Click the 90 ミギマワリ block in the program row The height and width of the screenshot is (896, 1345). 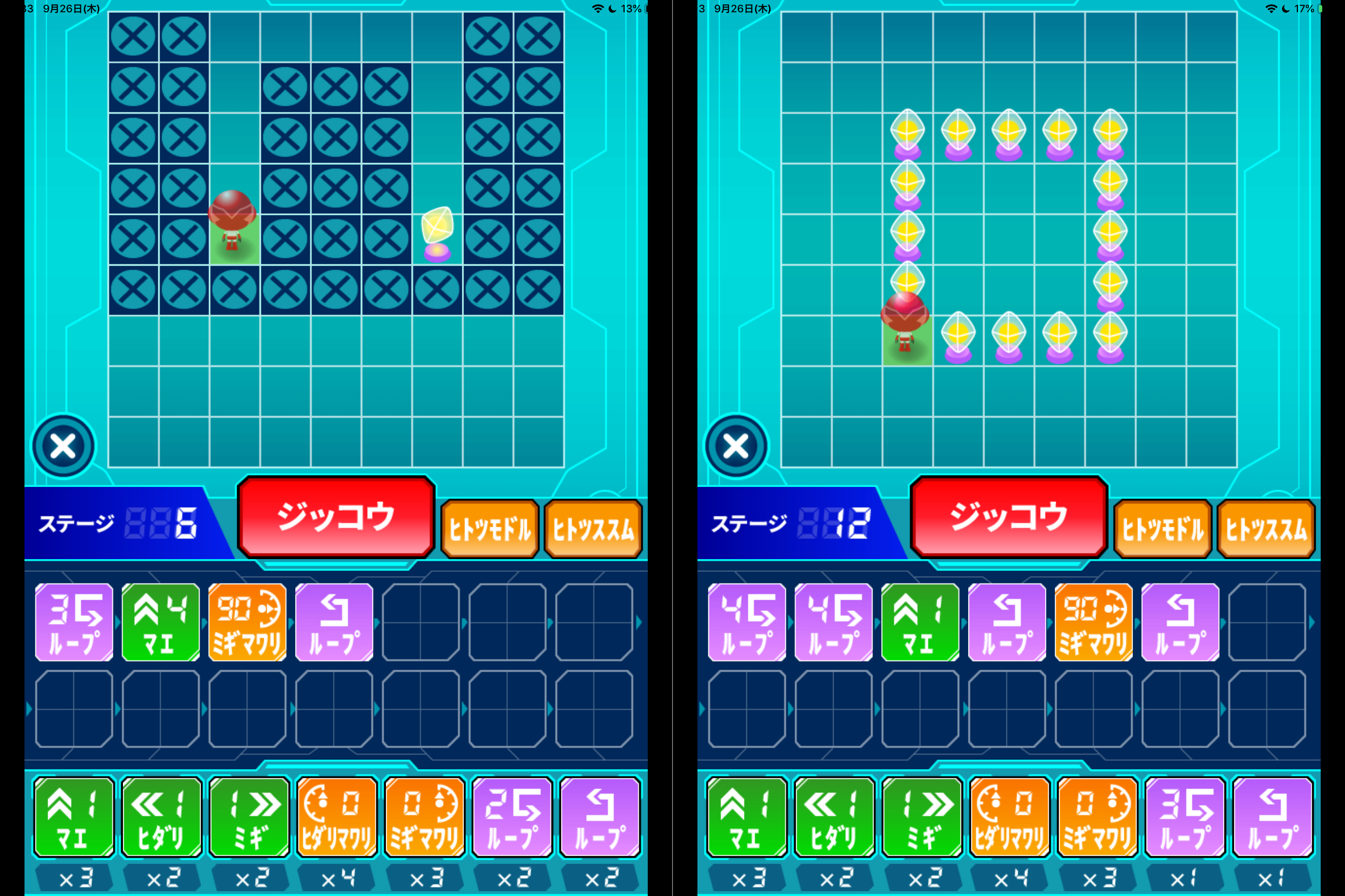[247, 623]
